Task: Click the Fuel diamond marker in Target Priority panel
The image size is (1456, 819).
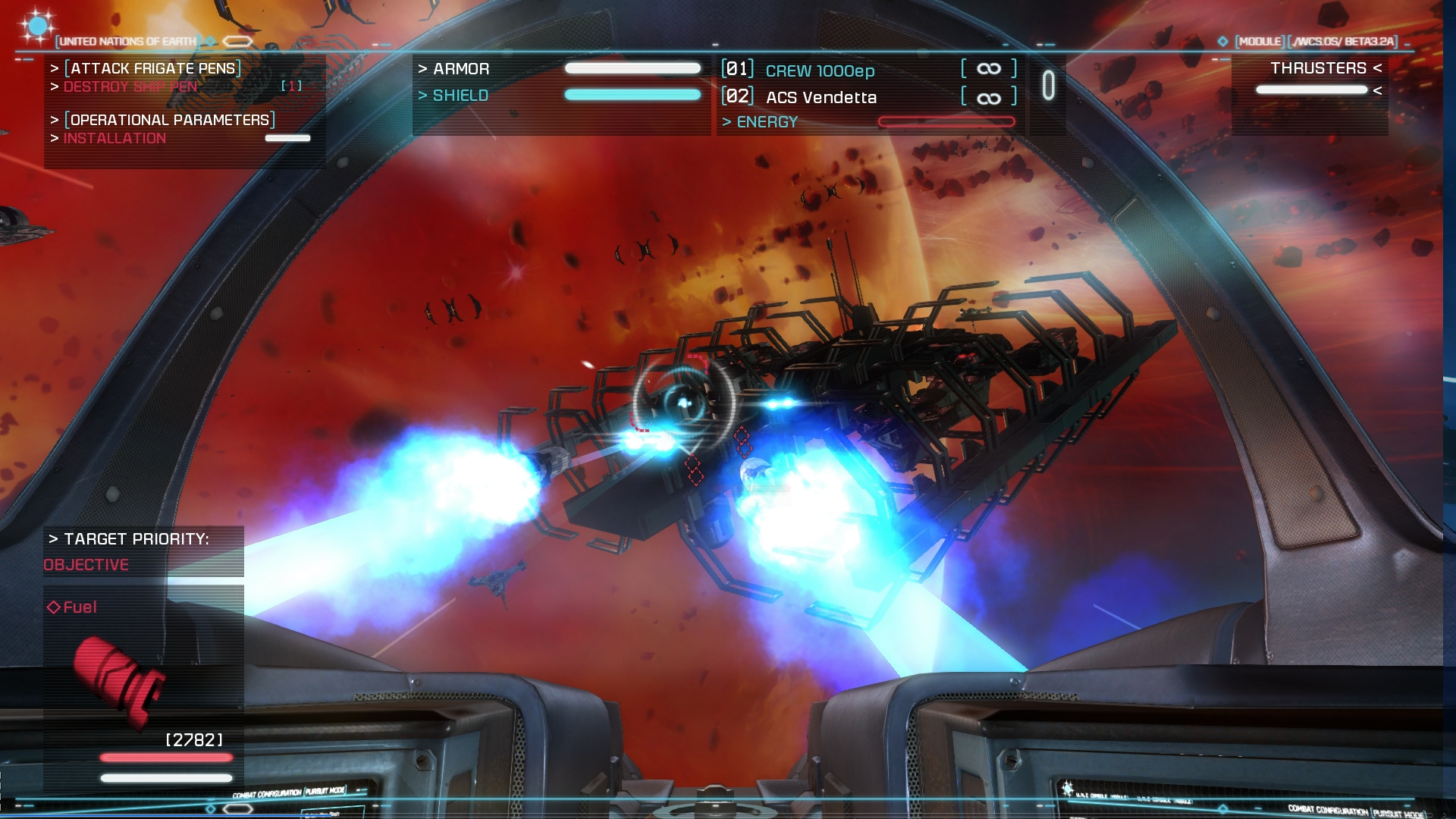Action: tap(54, 607)
